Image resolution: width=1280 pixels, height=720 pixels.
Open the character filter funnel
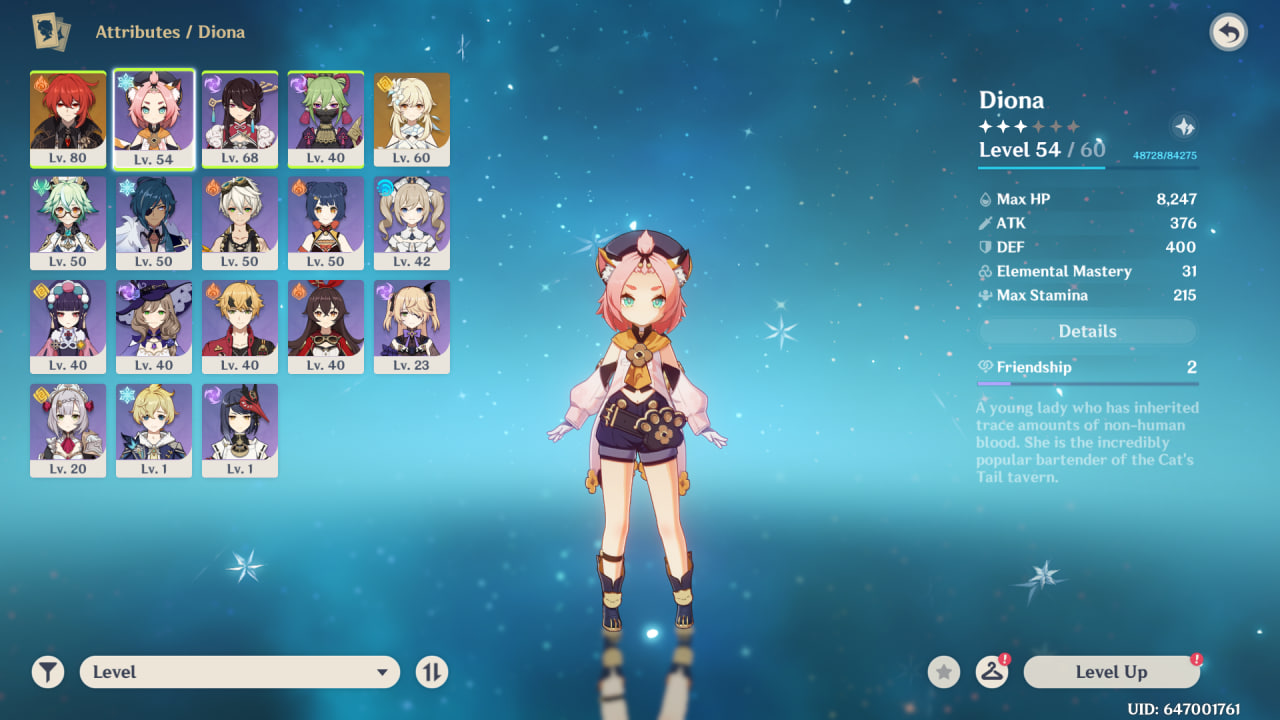47,672
